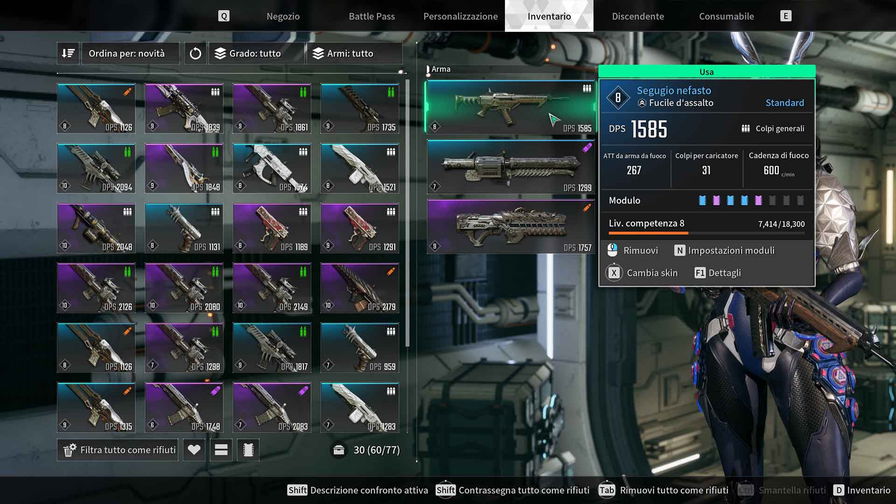This screenshot has height=504, width=896.
Task: Open the Discendente tab
Action: pyautogui.click(x=637, y=16)
